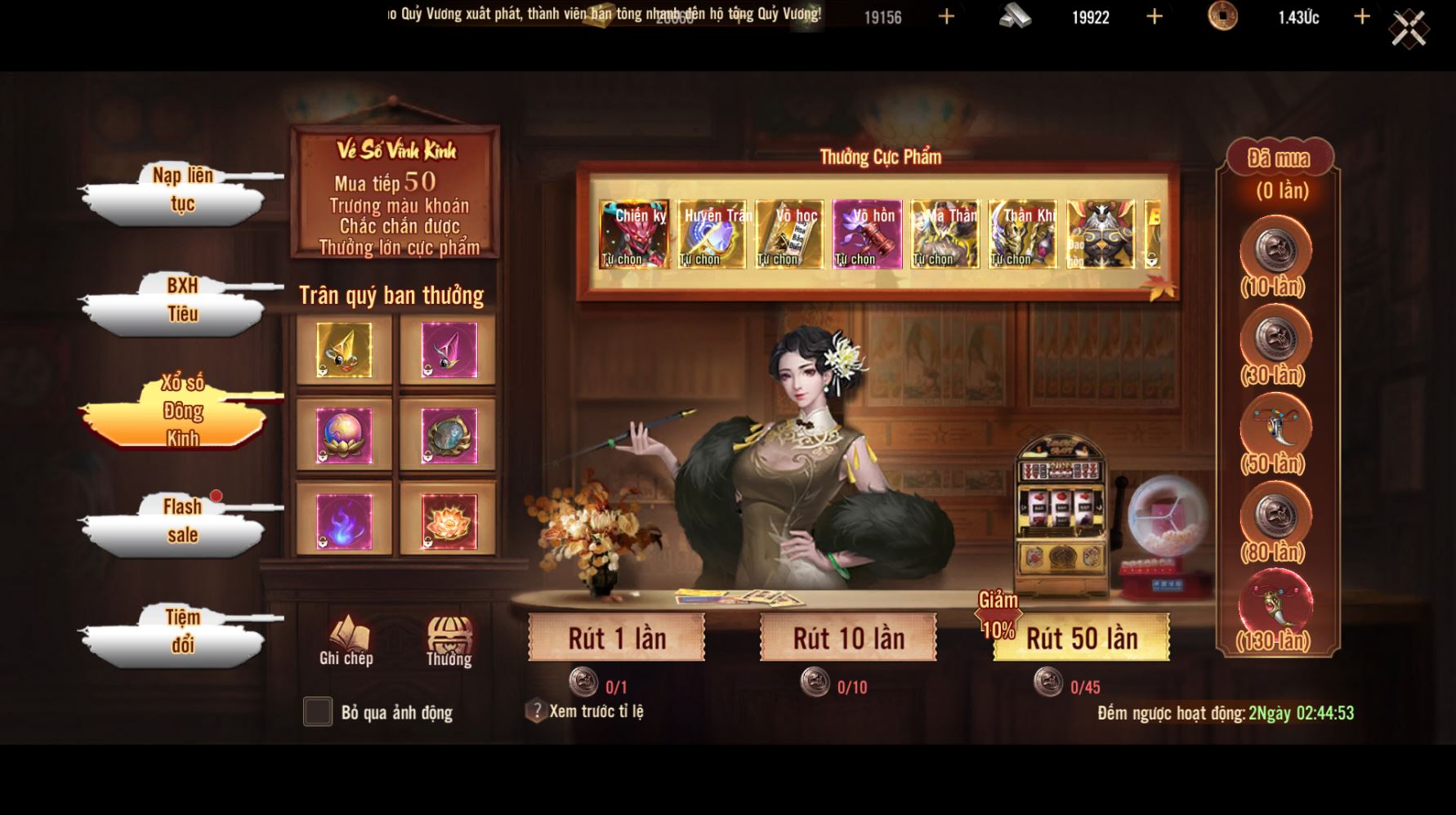
Task: Pick the Thần Khí grand prize
Action: pyautogui.click(x=1022, y=234)
